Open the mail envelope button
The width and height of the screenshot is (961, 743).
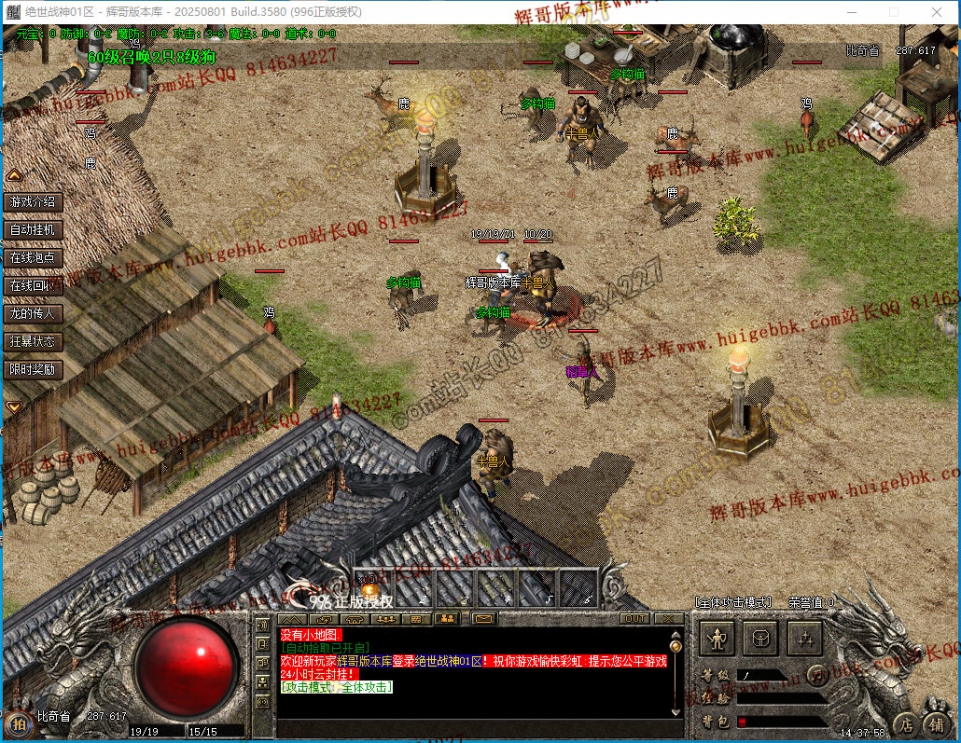(x=483, y=619)
